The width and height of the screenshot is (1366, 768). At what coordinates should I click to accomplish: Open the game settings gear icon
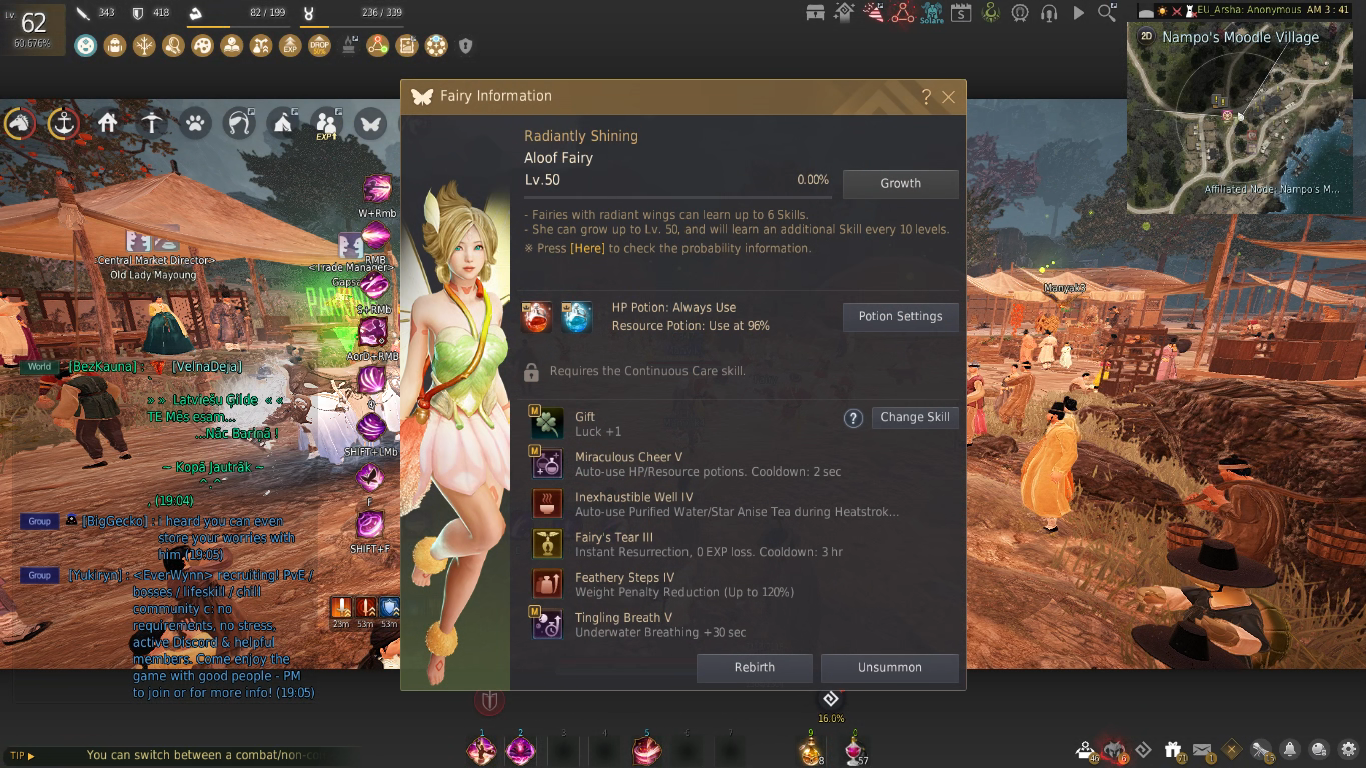(1348, 749)
